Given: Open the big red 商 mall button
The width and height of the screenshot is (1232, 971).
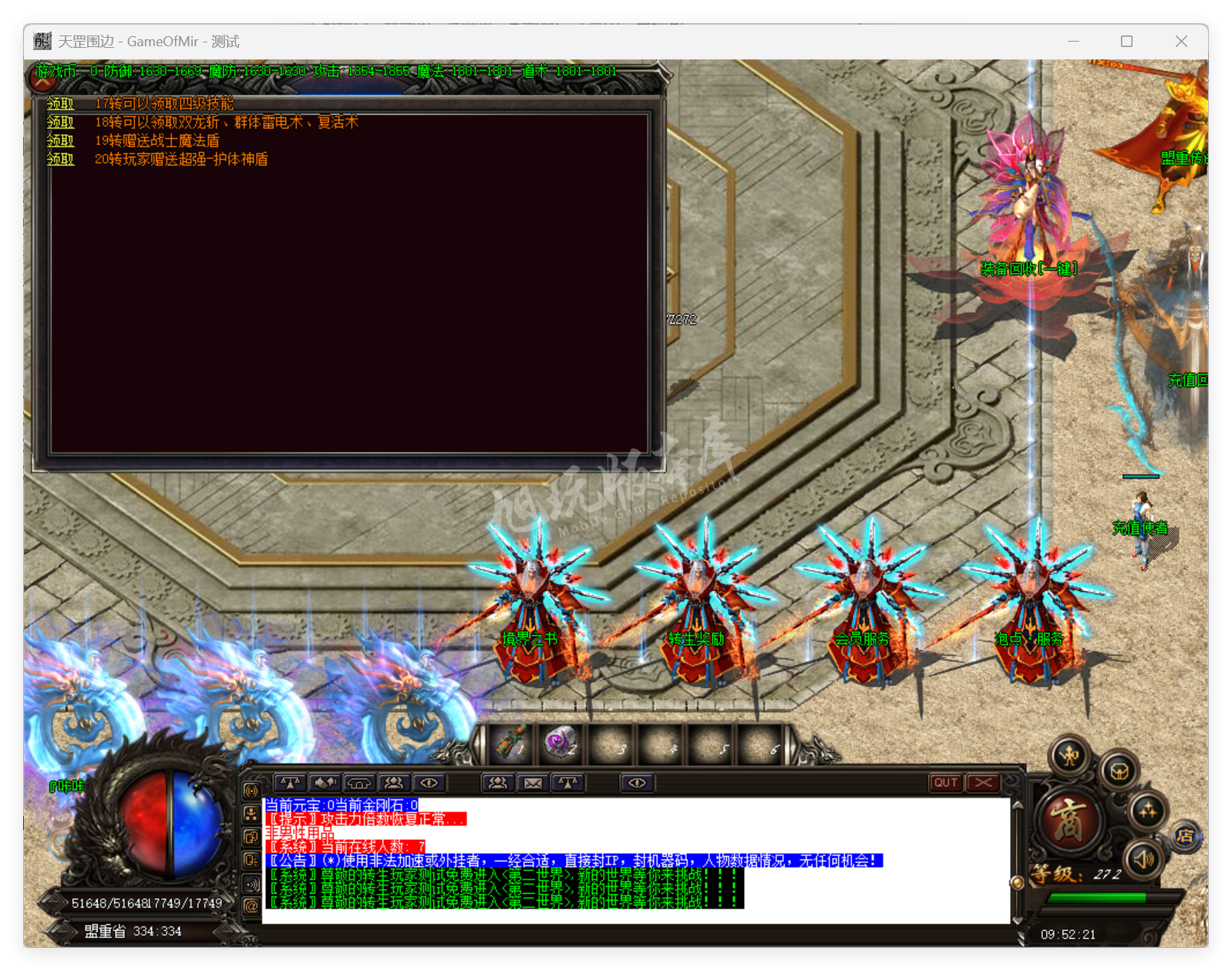Looking at the screenshot, I should point(1070,819).
